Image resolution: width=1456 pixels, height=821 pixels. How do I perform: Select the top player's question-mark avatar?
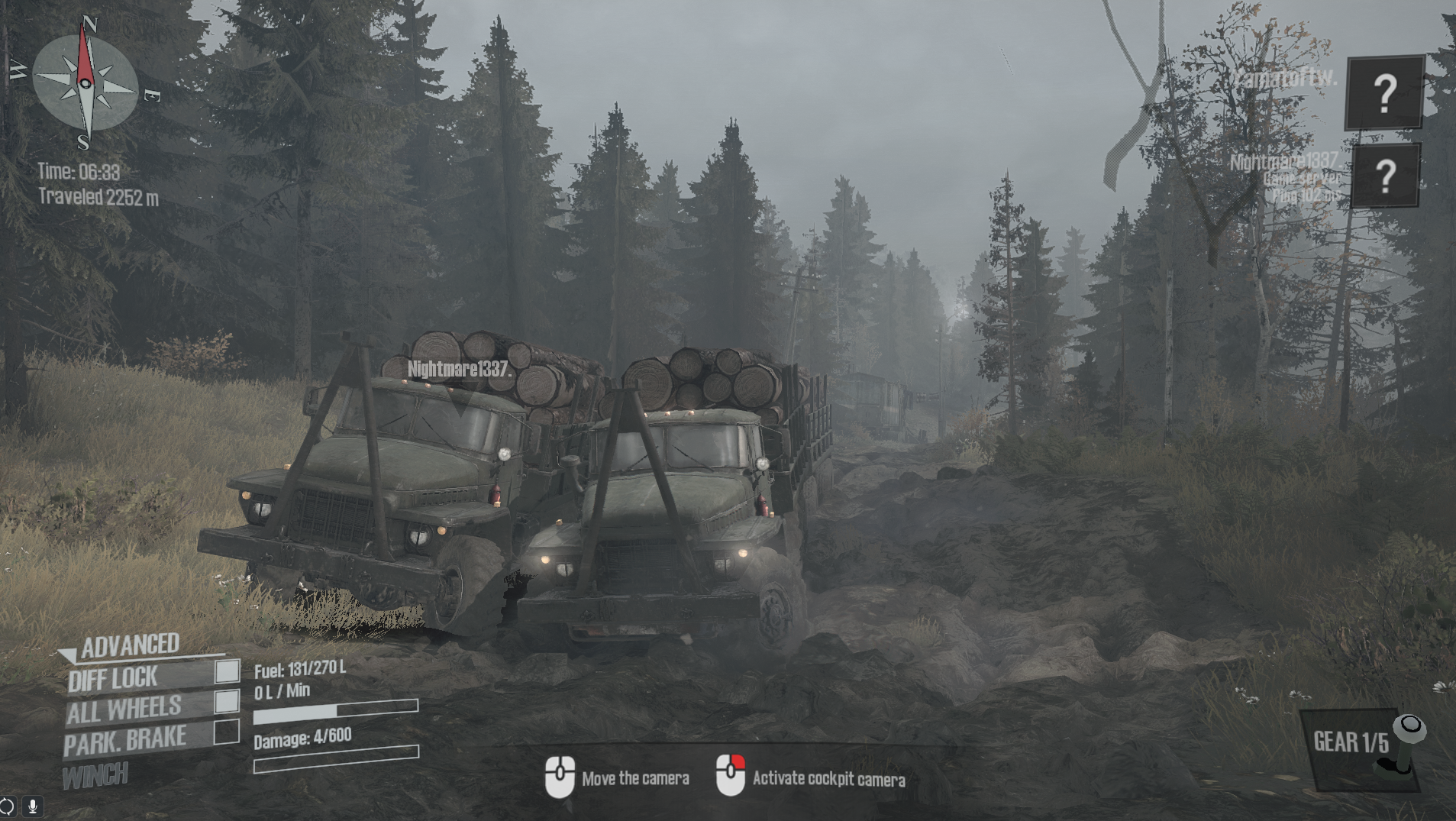(1384, 92)
